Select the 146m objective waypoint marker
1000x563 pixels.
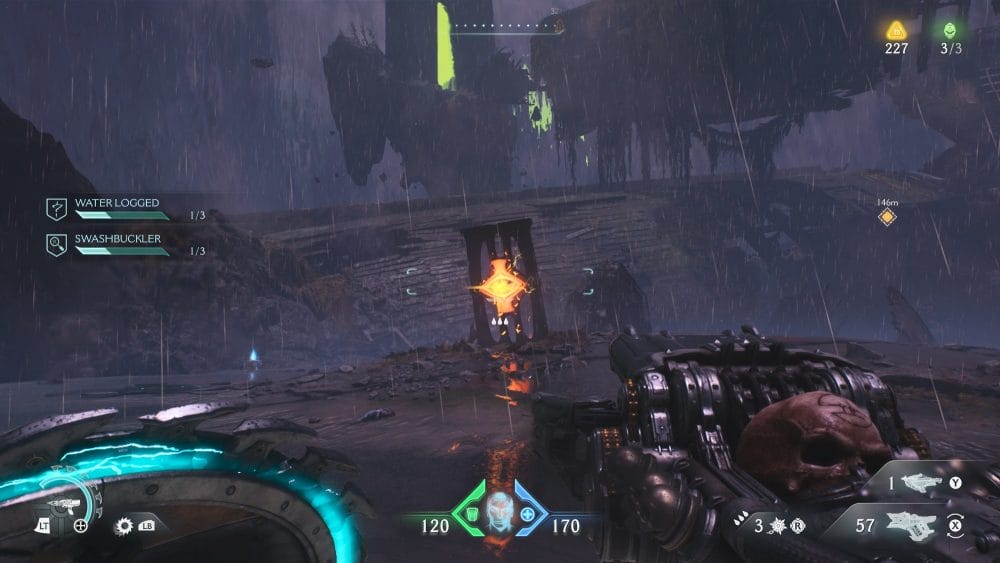(x=886, y=217)
